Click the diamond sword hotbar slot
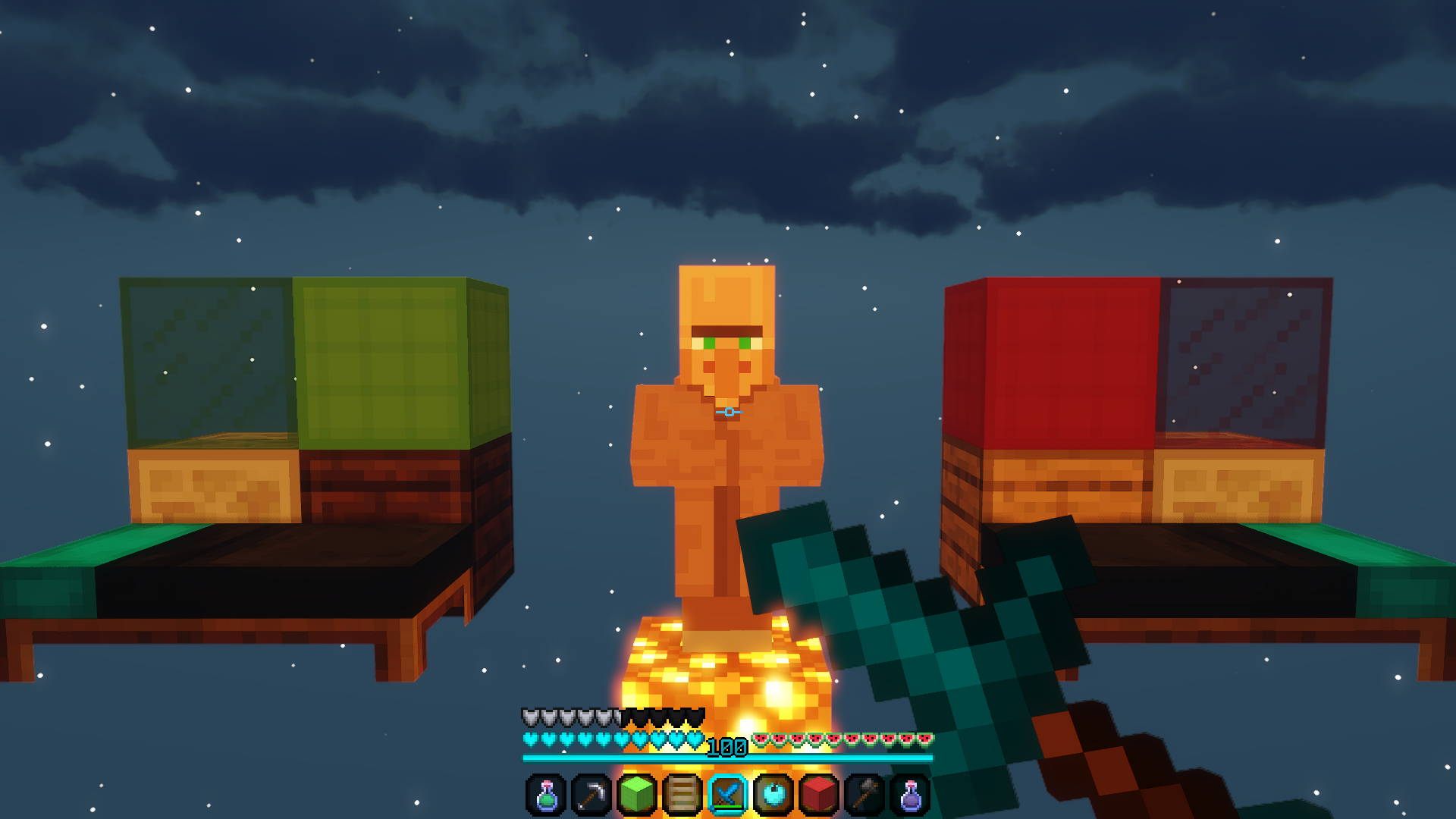Viewport: 1456px width, 819px height. 728,795
